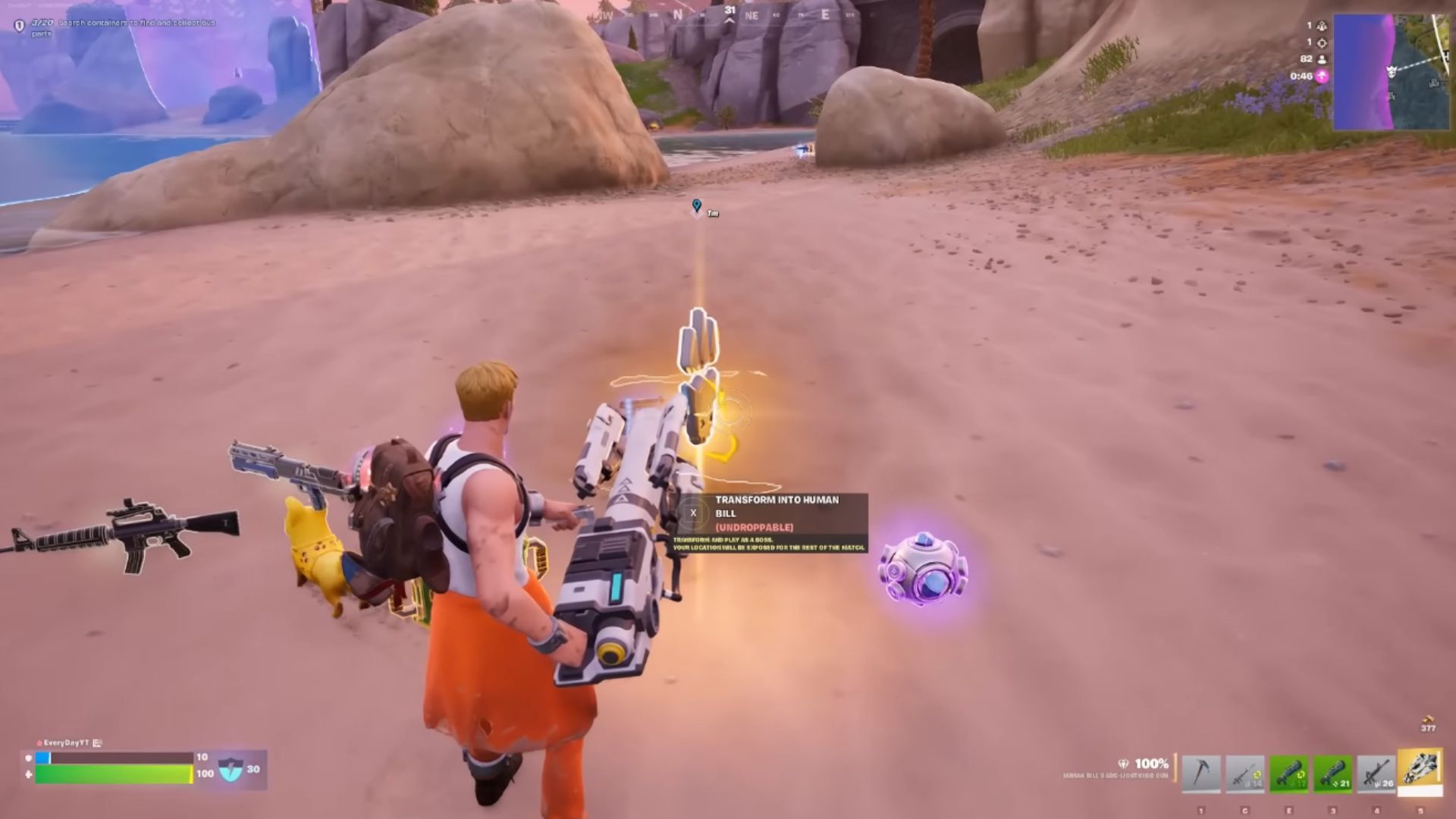The height and width of the screenshot is (819, 1456).
Task: Click the X keybind box on the pickup prompt
Action: pos(692,515)
